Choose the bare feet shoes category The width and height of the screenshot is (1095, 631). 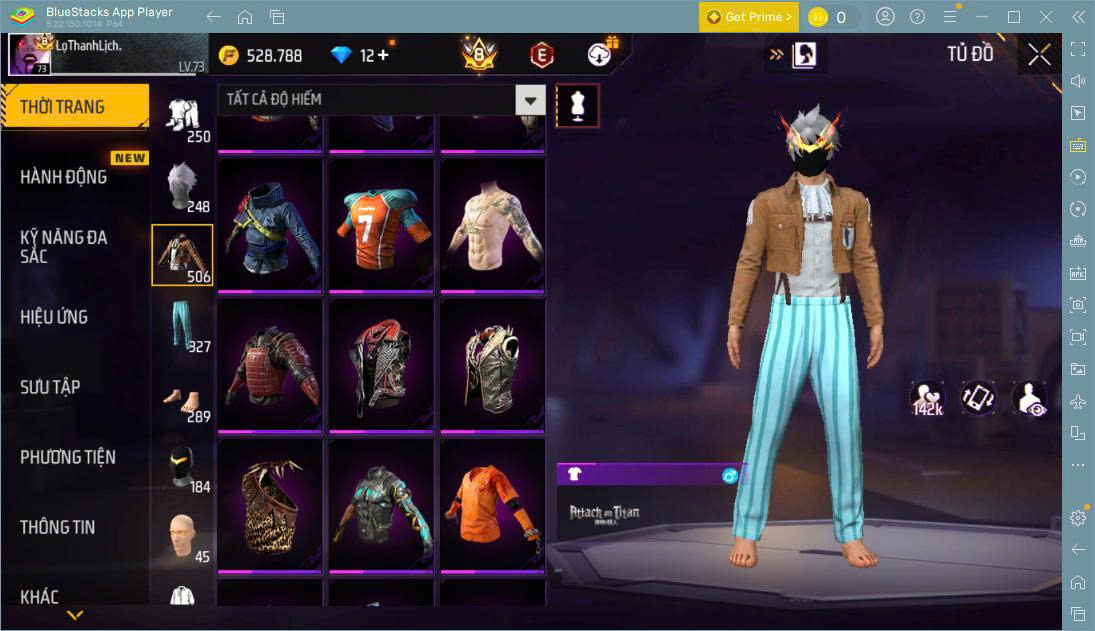click(x=182, y=395)
